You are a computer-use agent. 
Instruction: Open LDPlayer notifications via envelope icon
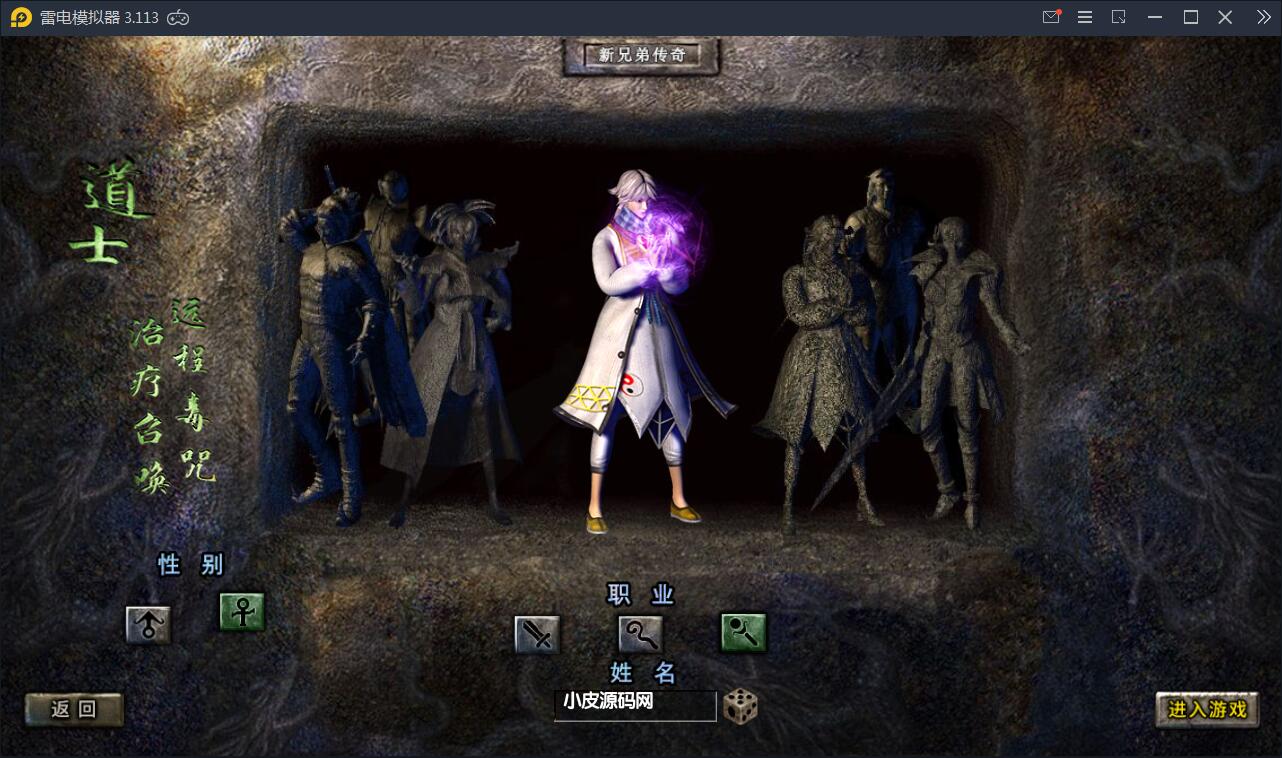1051,16
